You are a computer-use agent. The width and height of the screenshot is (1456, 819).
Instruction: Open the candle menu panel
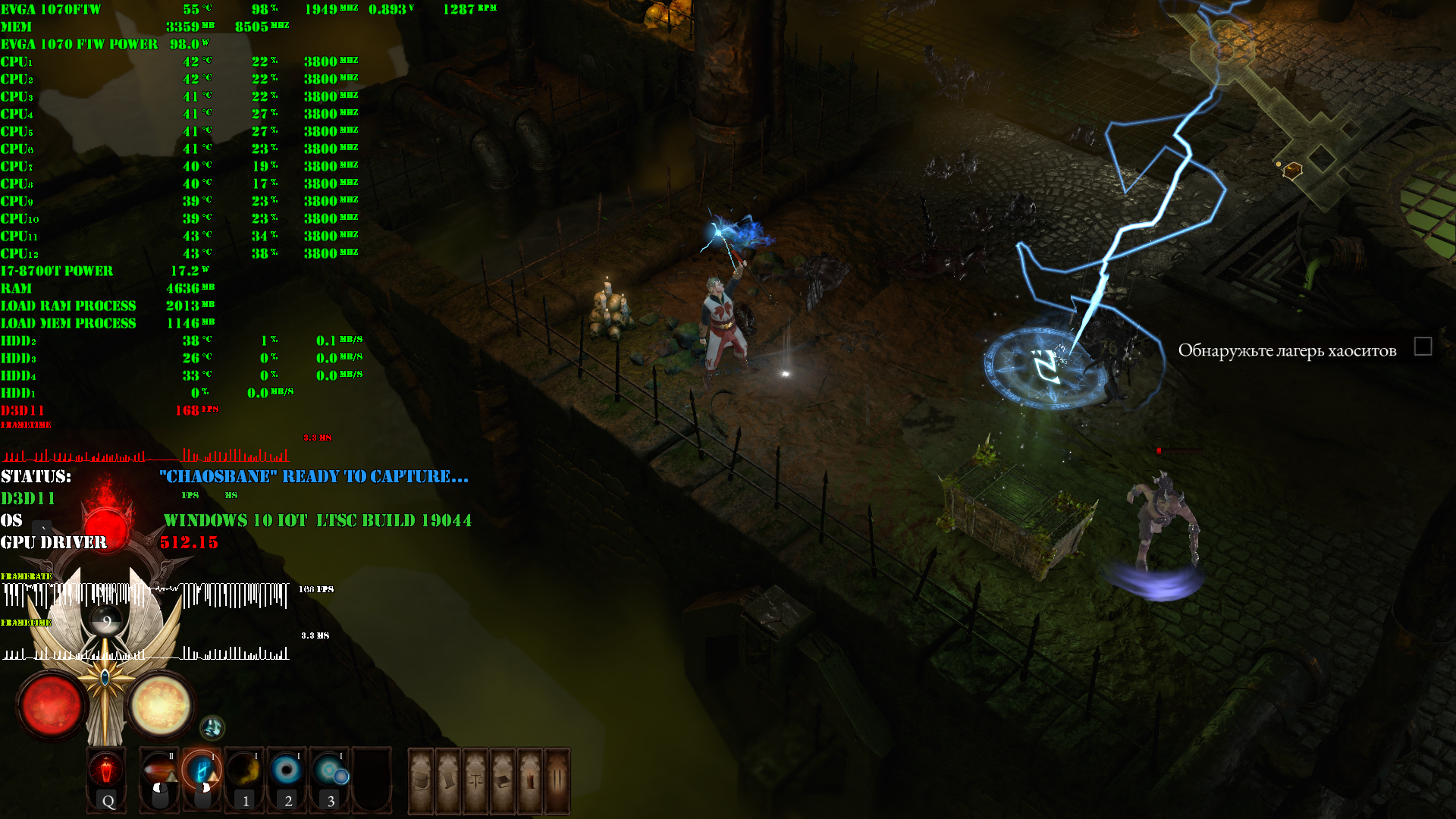(x=530, y=780)
